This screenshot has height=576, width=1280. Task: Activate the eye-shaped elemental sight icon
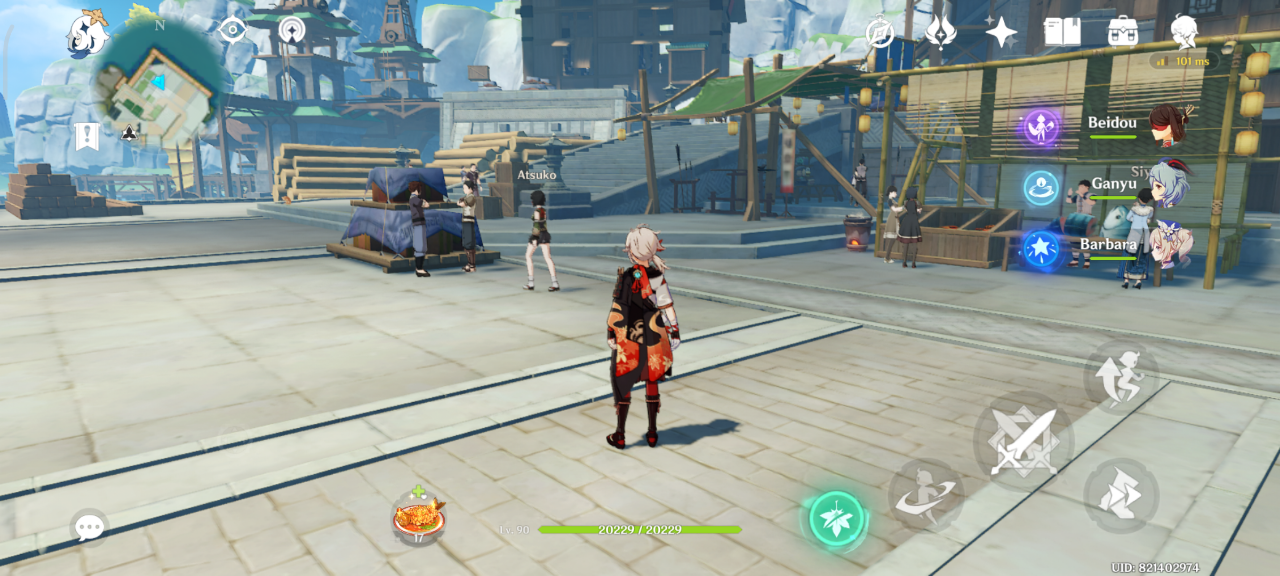tap(232, 30)
